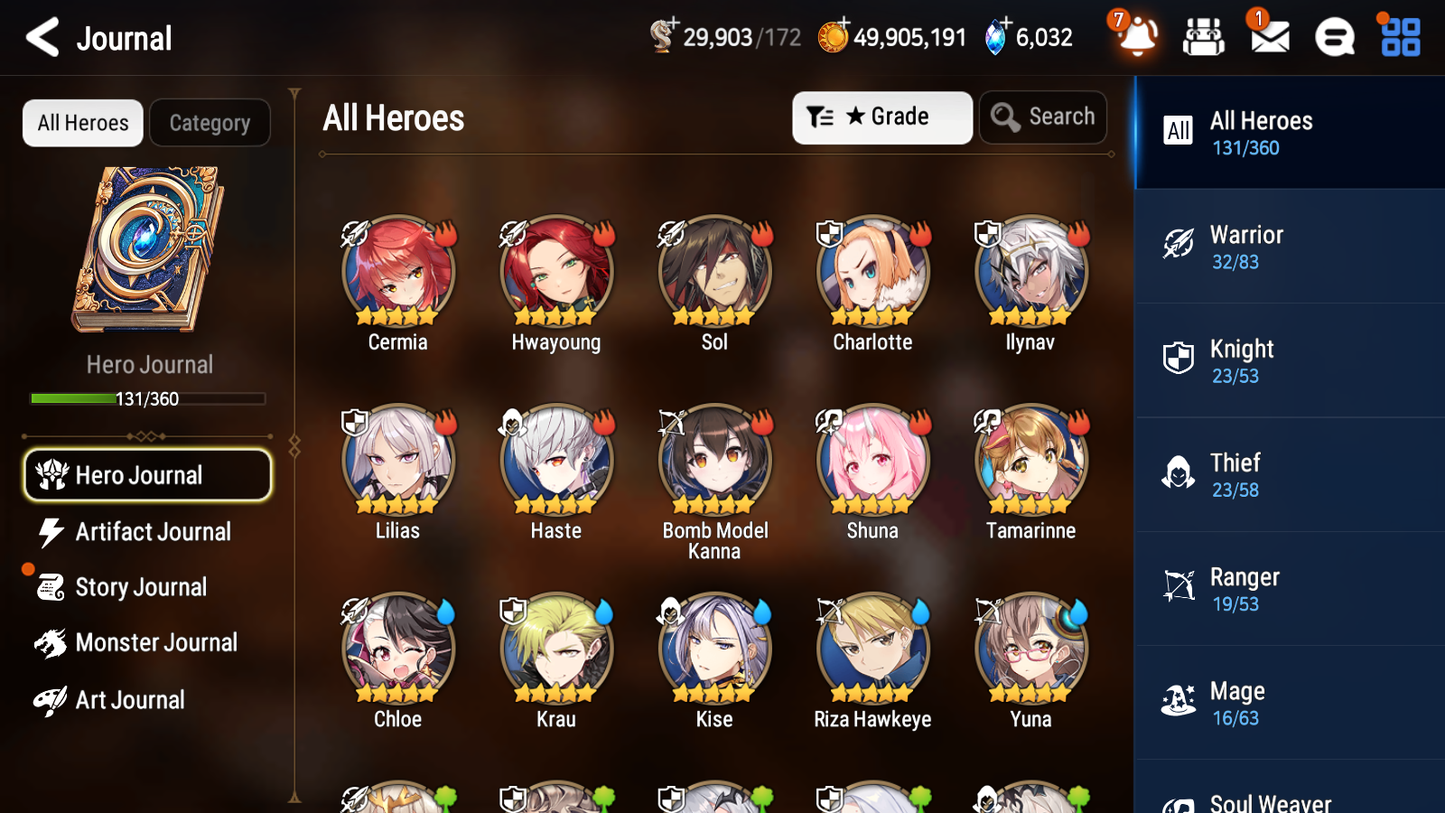
Task: Open the Hero Journal section
Action: (147, 475)
